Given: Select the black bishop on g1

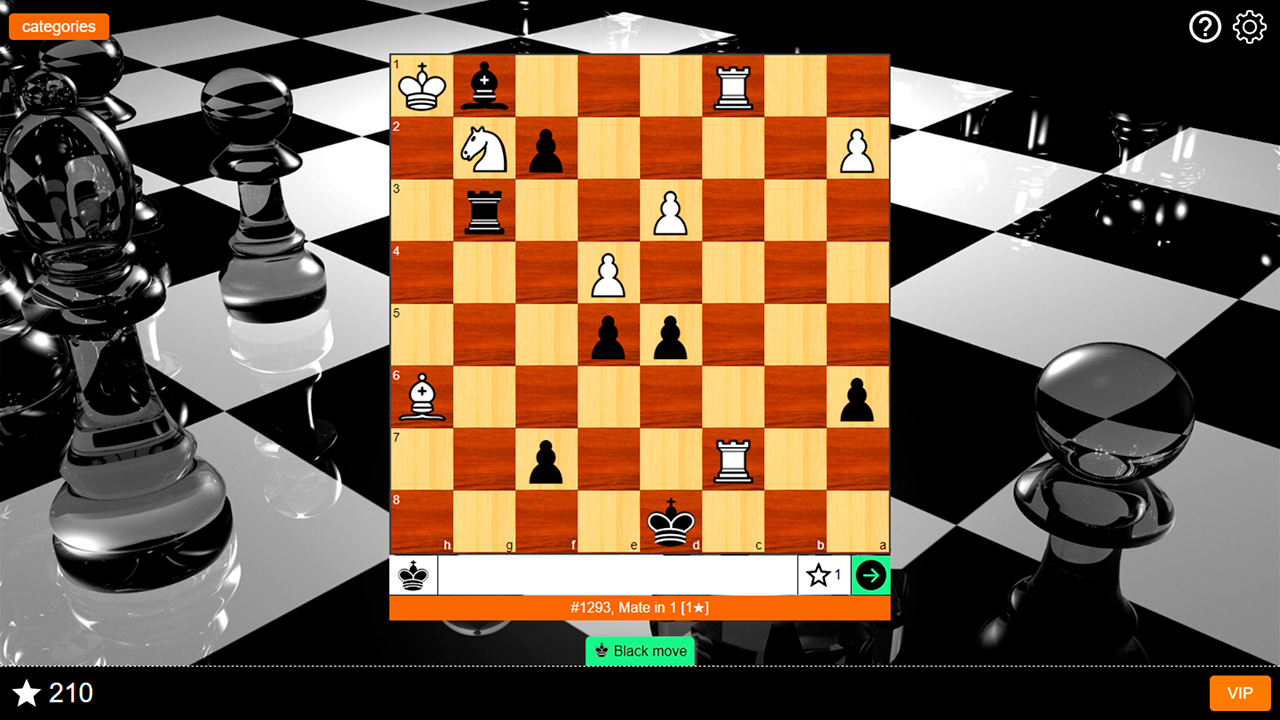Looking at the screenshot, I should (x=484, y=86).
